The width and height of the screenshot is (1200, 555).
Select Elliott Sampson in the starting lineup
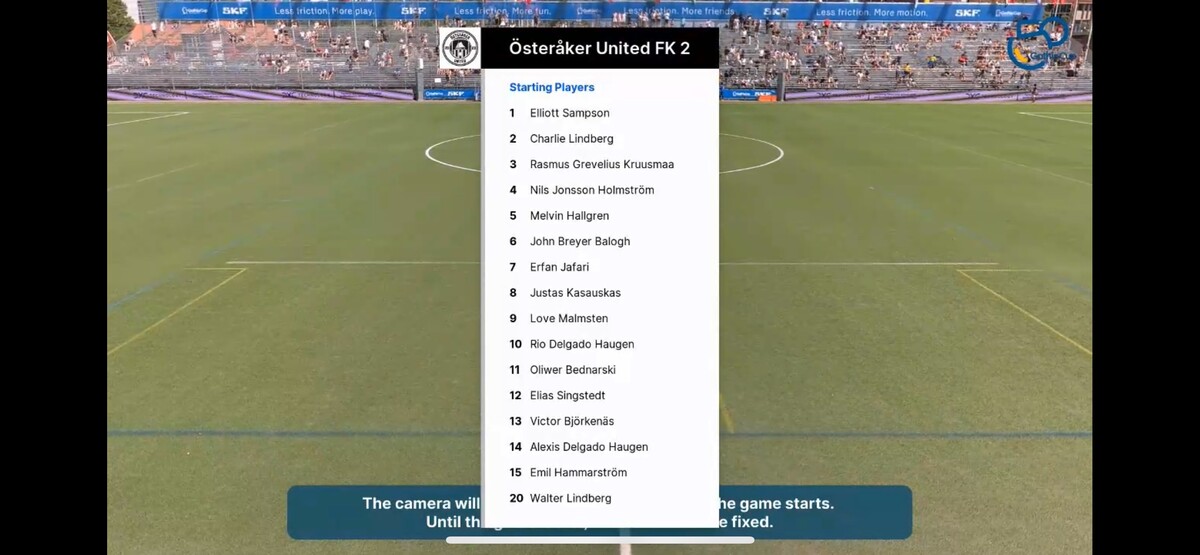[x=569, y=113]
